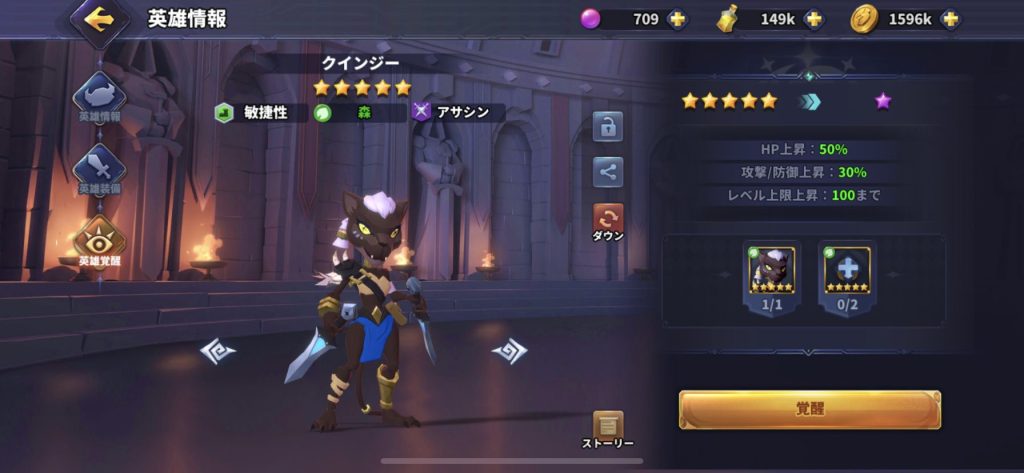Share this hero via share icon
1024x473 pixels.
(607, 171)
